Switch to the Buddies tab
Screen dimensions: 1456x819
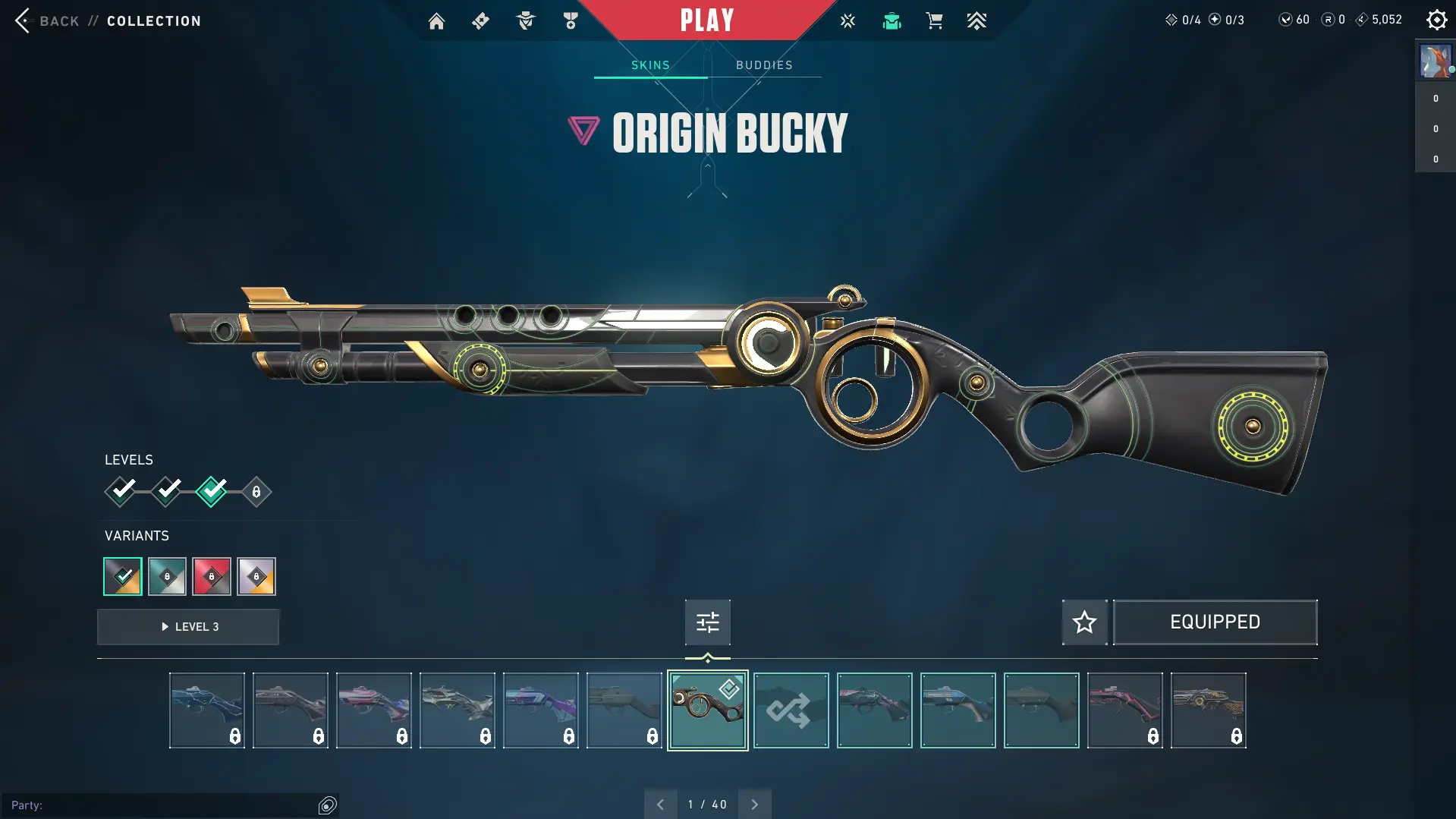click(x=764, y=65)
